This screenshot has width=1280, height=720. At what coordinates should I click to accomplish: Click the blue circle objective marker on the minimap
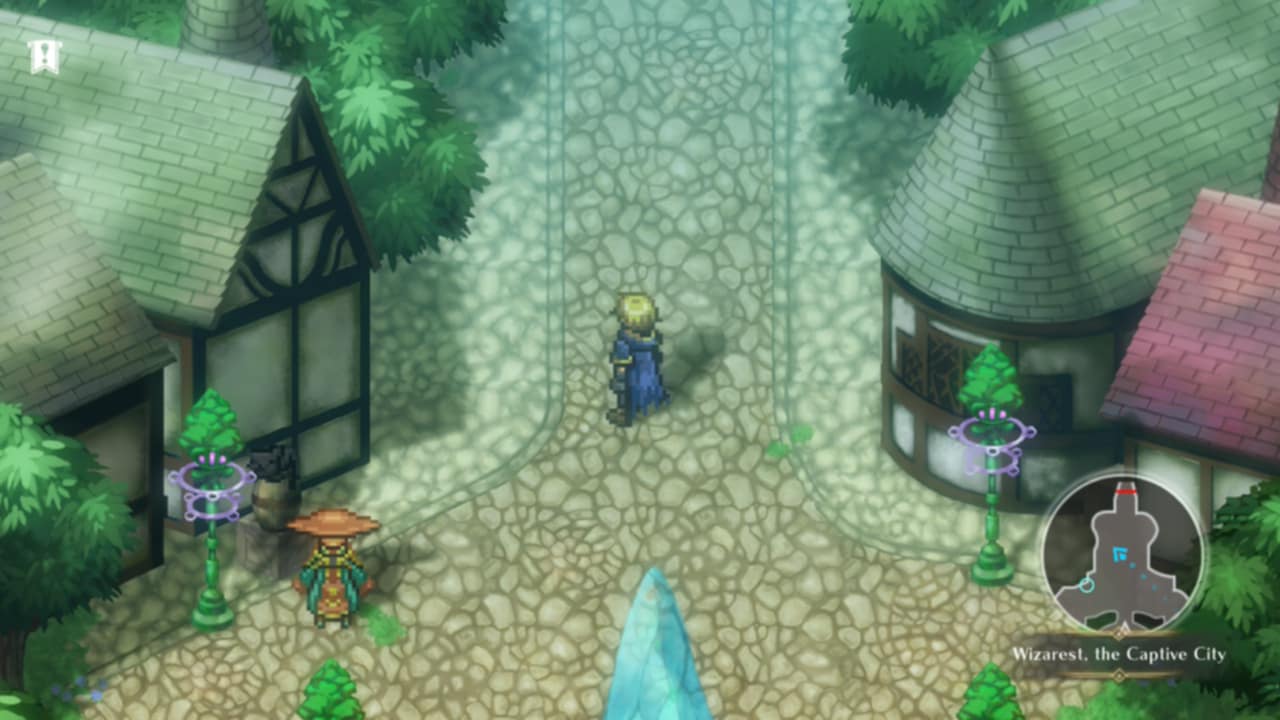click(1087, 586)
